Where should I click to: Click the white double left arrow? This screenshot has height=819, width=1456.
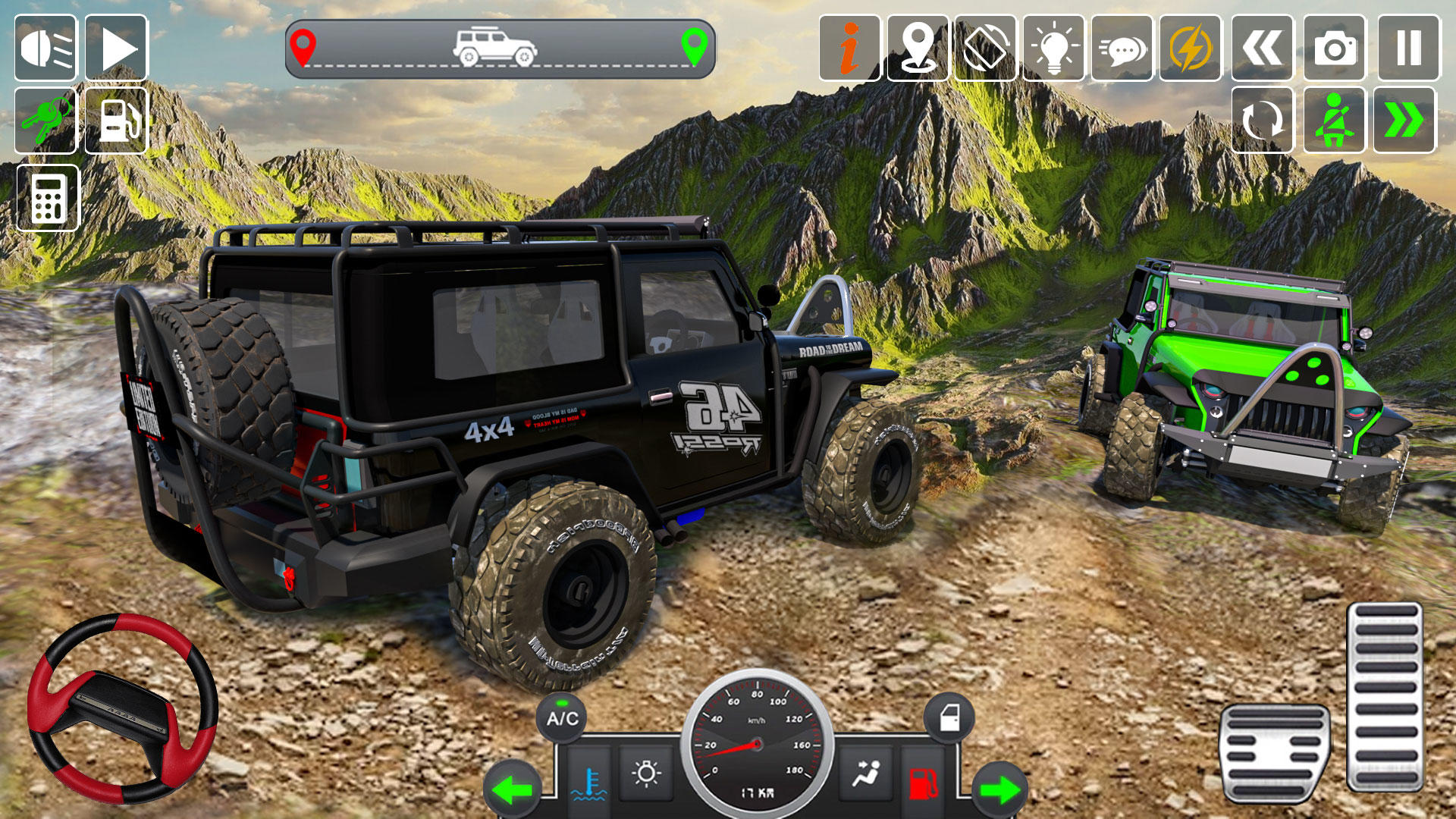1262,49
